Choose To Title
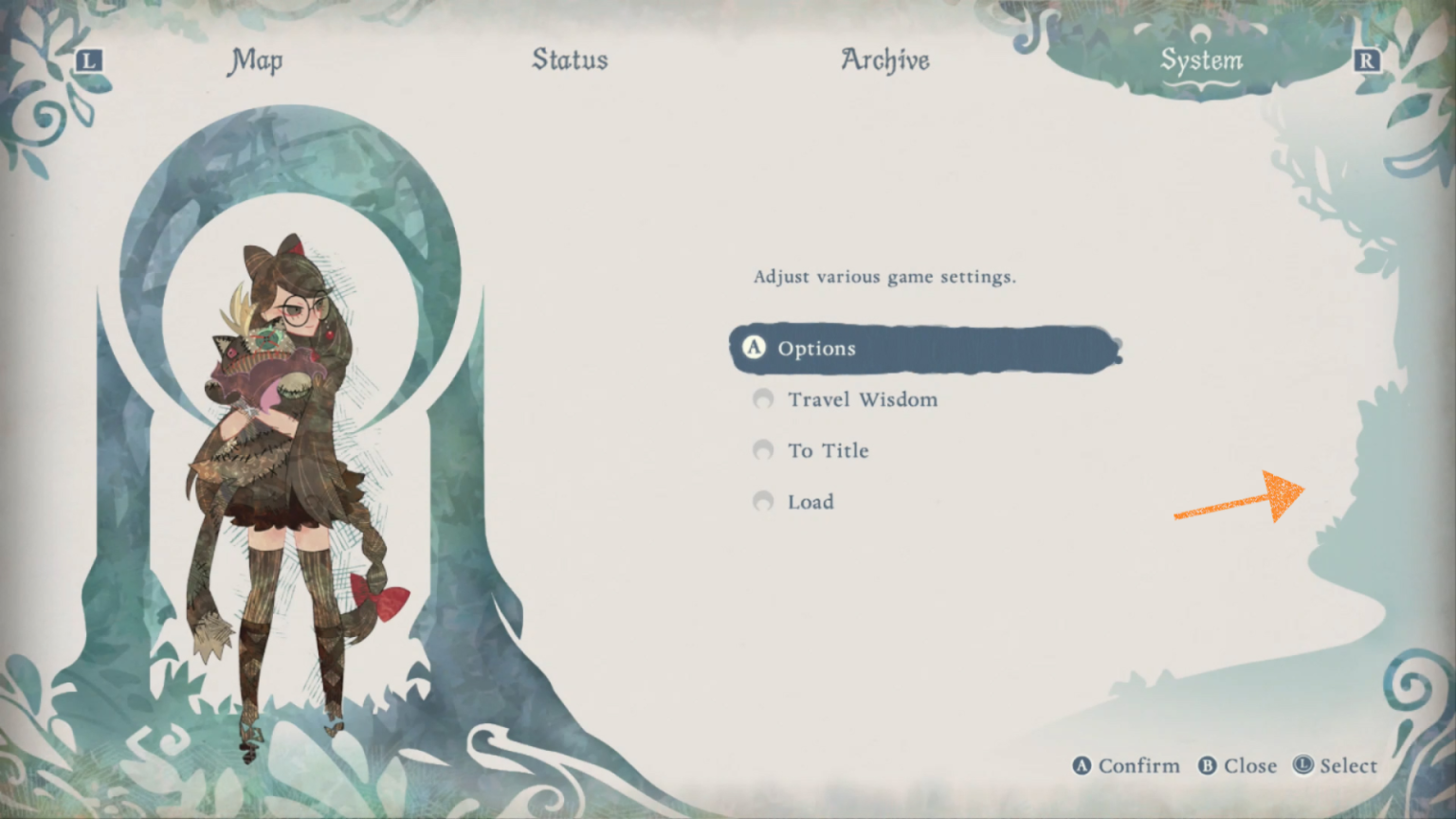 828,450
